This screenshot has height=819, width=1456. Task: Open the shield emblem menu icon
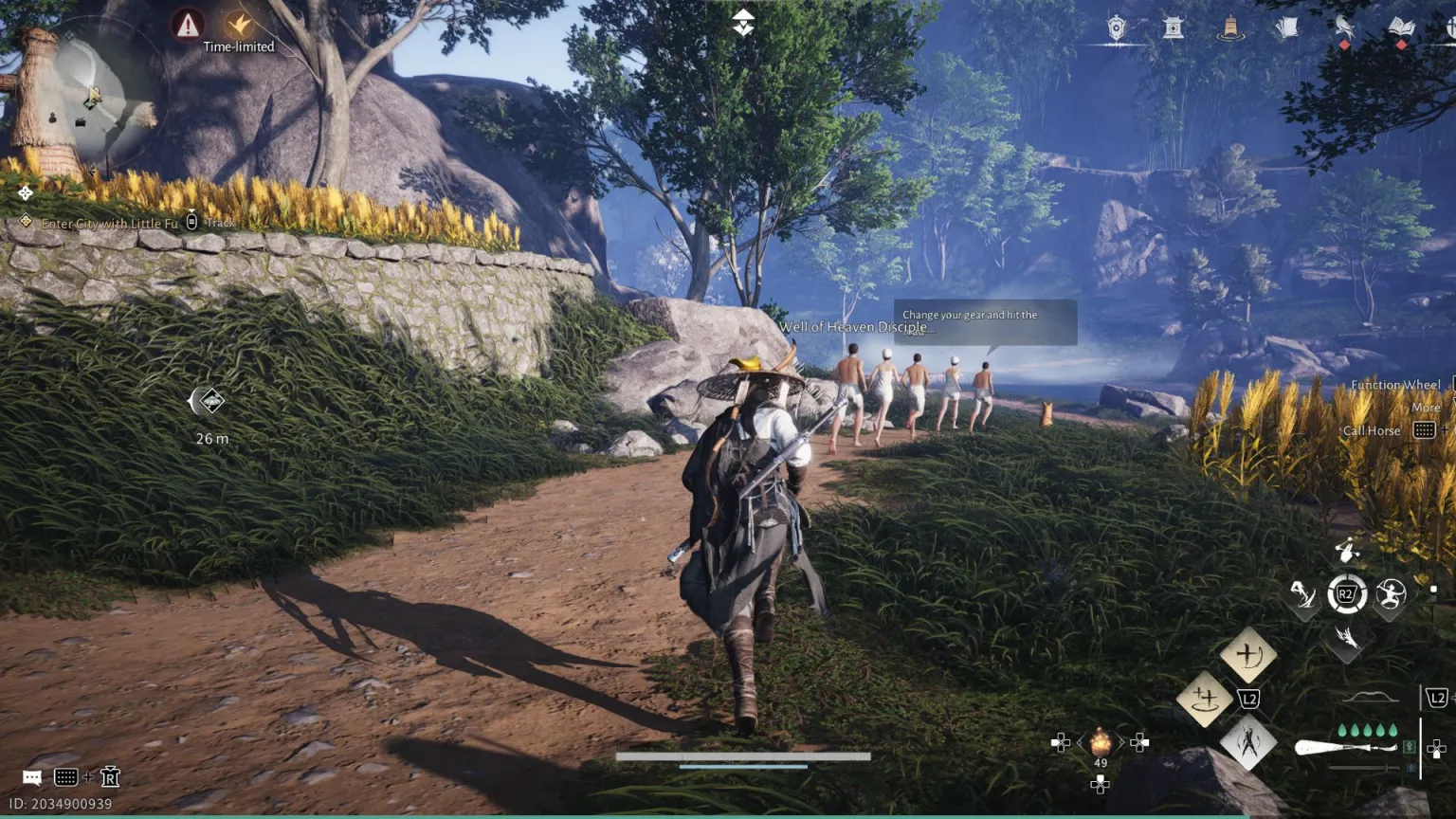point(1117,28)
